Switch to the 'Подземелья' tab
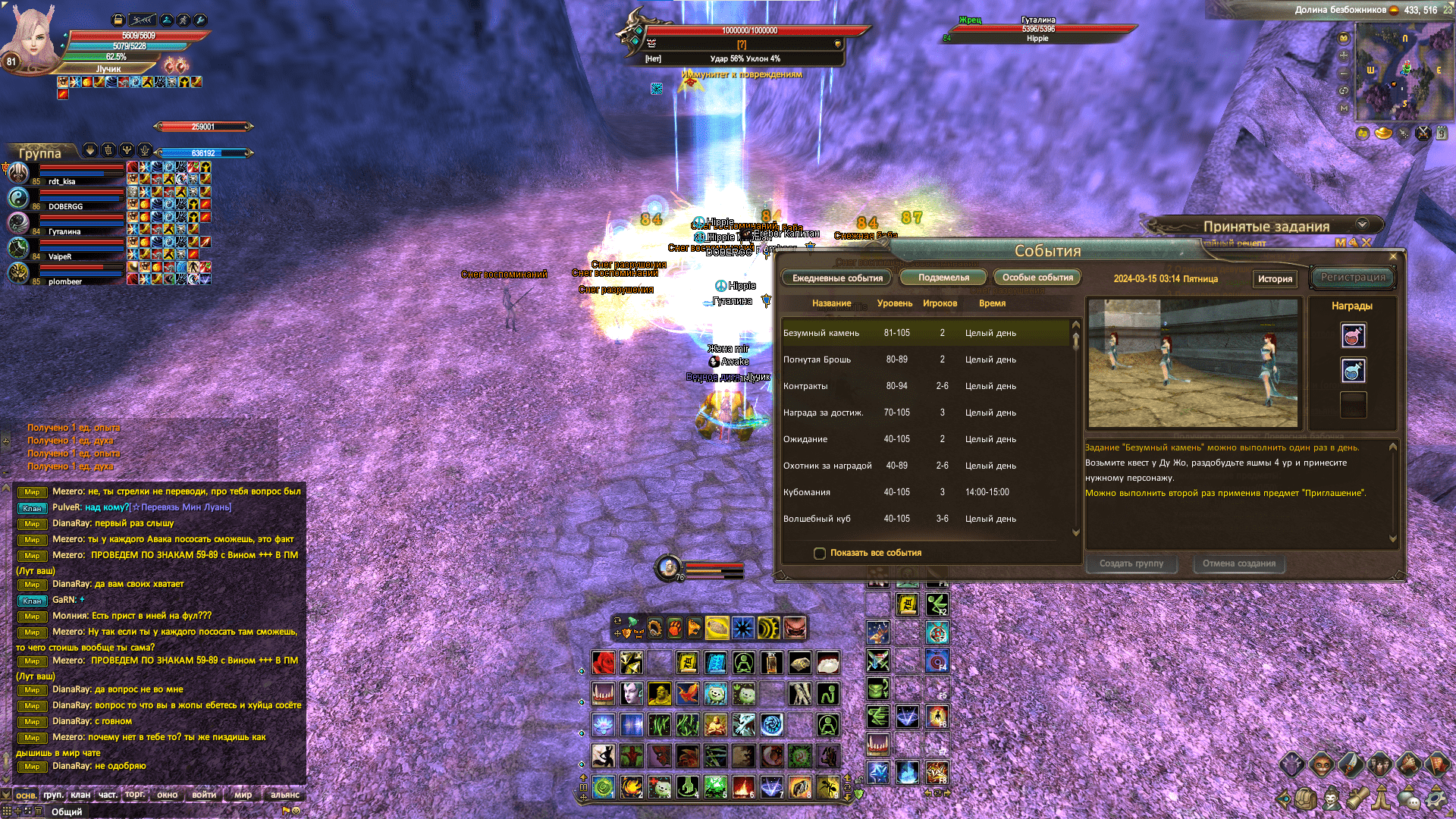1456x819 pixels. tap(943, 277)
